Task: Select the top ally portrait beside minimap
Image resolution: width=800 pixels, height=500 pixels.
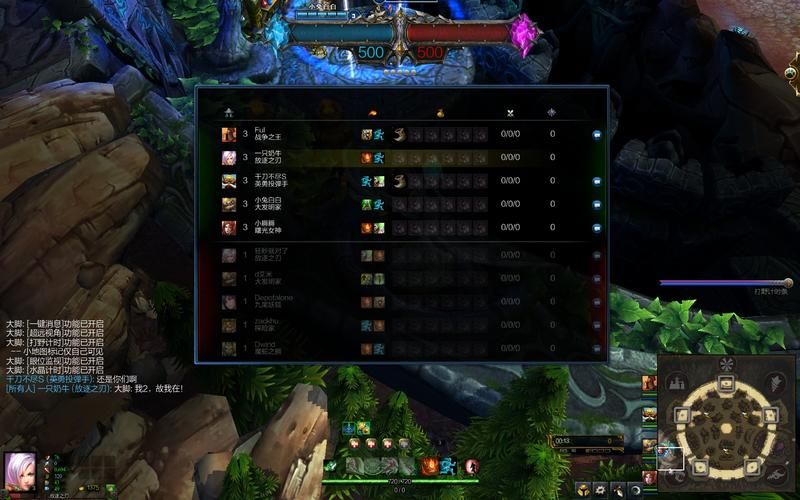Action: 650,382
